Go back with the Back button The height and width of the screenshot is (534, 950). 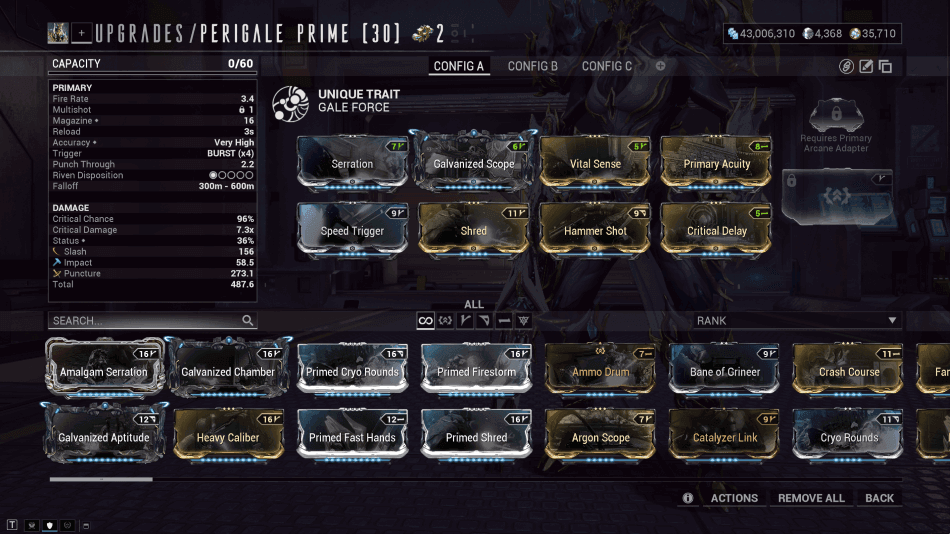880,498
